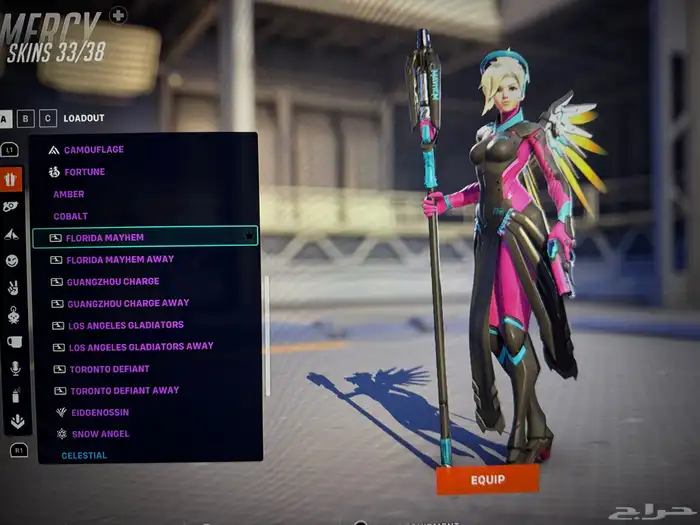Pick the Cobalt skin

pos(71,216)
